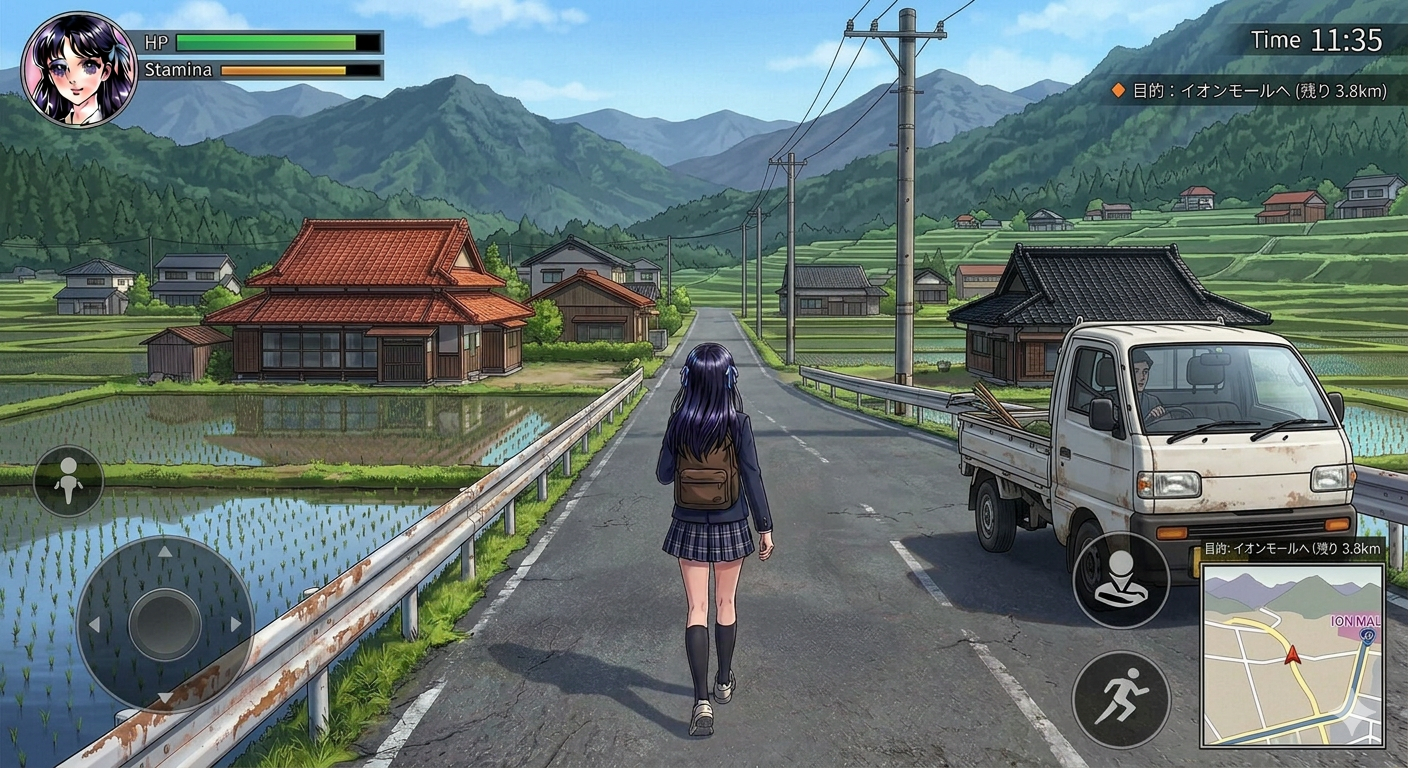Tap the virtual joystick pad
Viewport: 1408px width, 768px height.
165,624
